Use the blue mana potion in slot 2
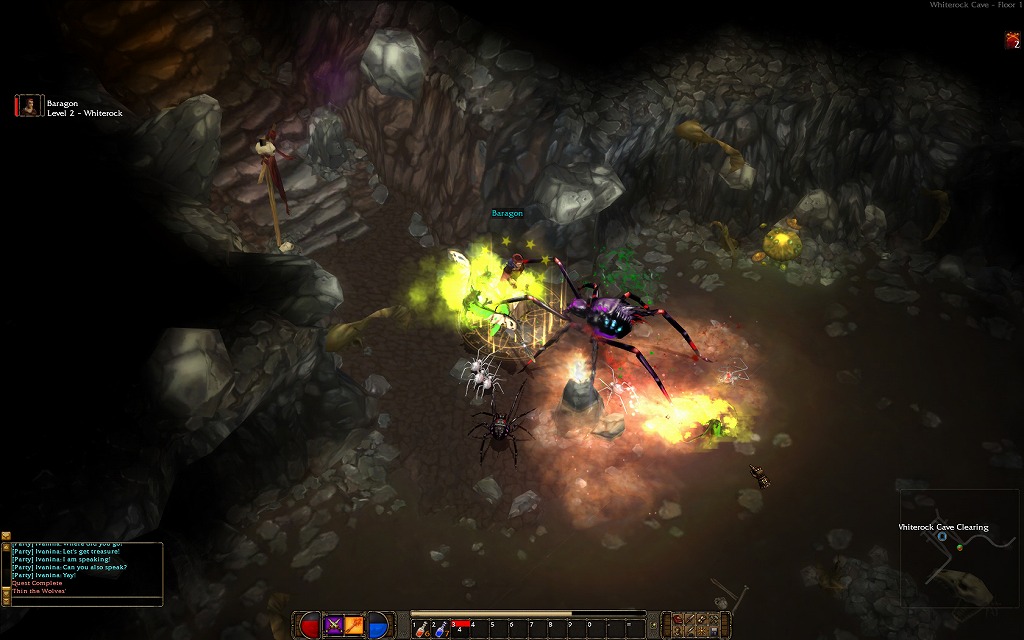The image size is (1024, 640). pos(440,627)
